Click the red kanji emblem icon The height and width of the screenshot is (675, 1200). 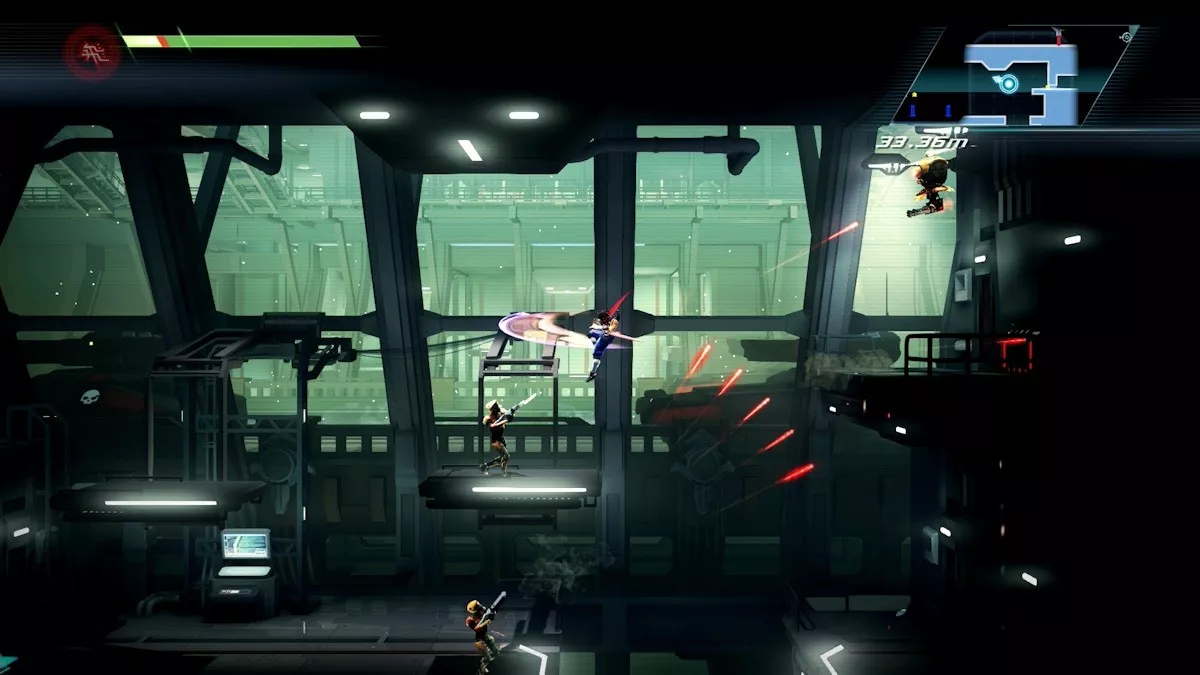click(93, 50)
